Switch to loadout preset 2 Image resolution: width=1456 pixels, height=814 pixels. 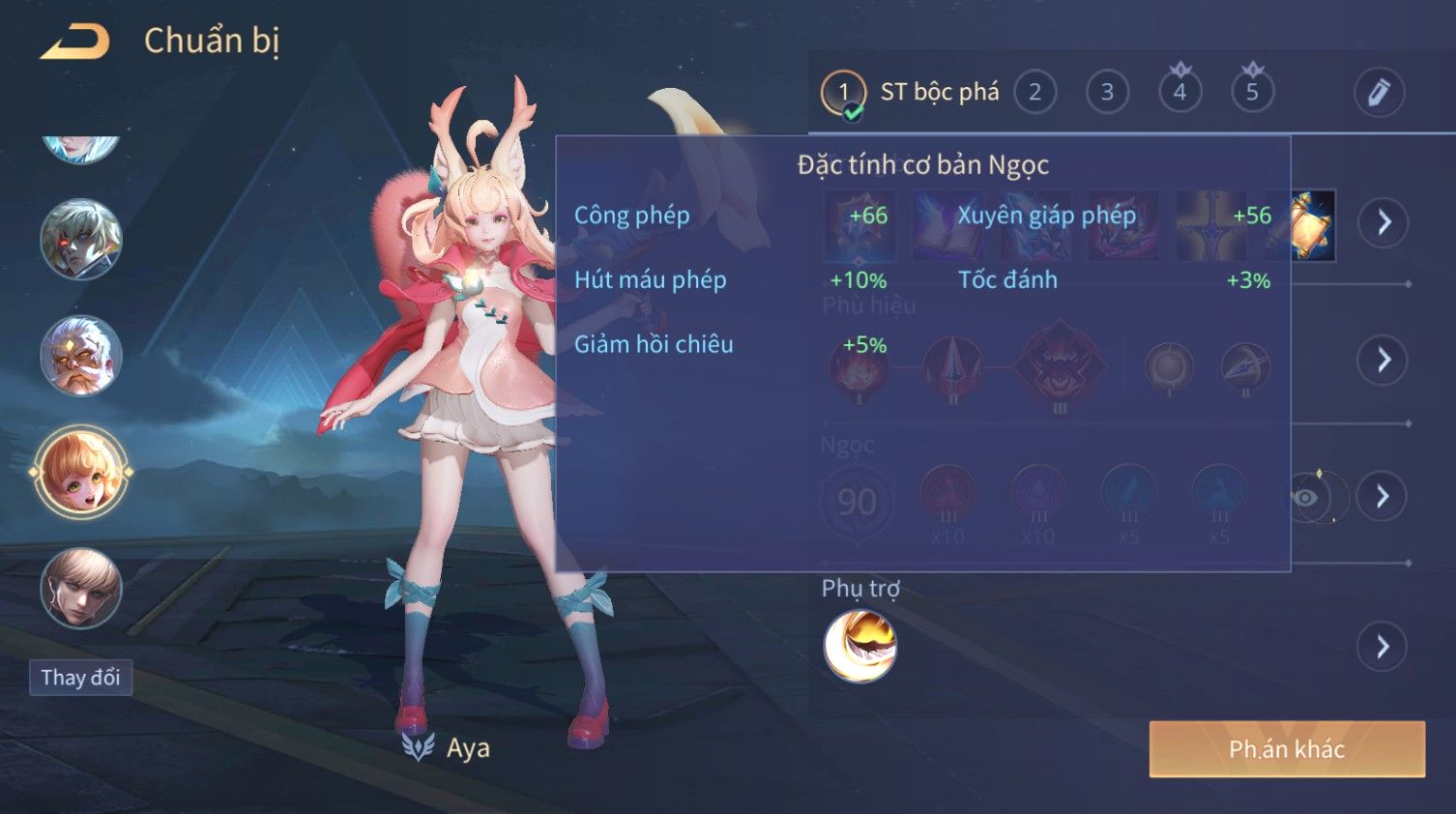1034,93
